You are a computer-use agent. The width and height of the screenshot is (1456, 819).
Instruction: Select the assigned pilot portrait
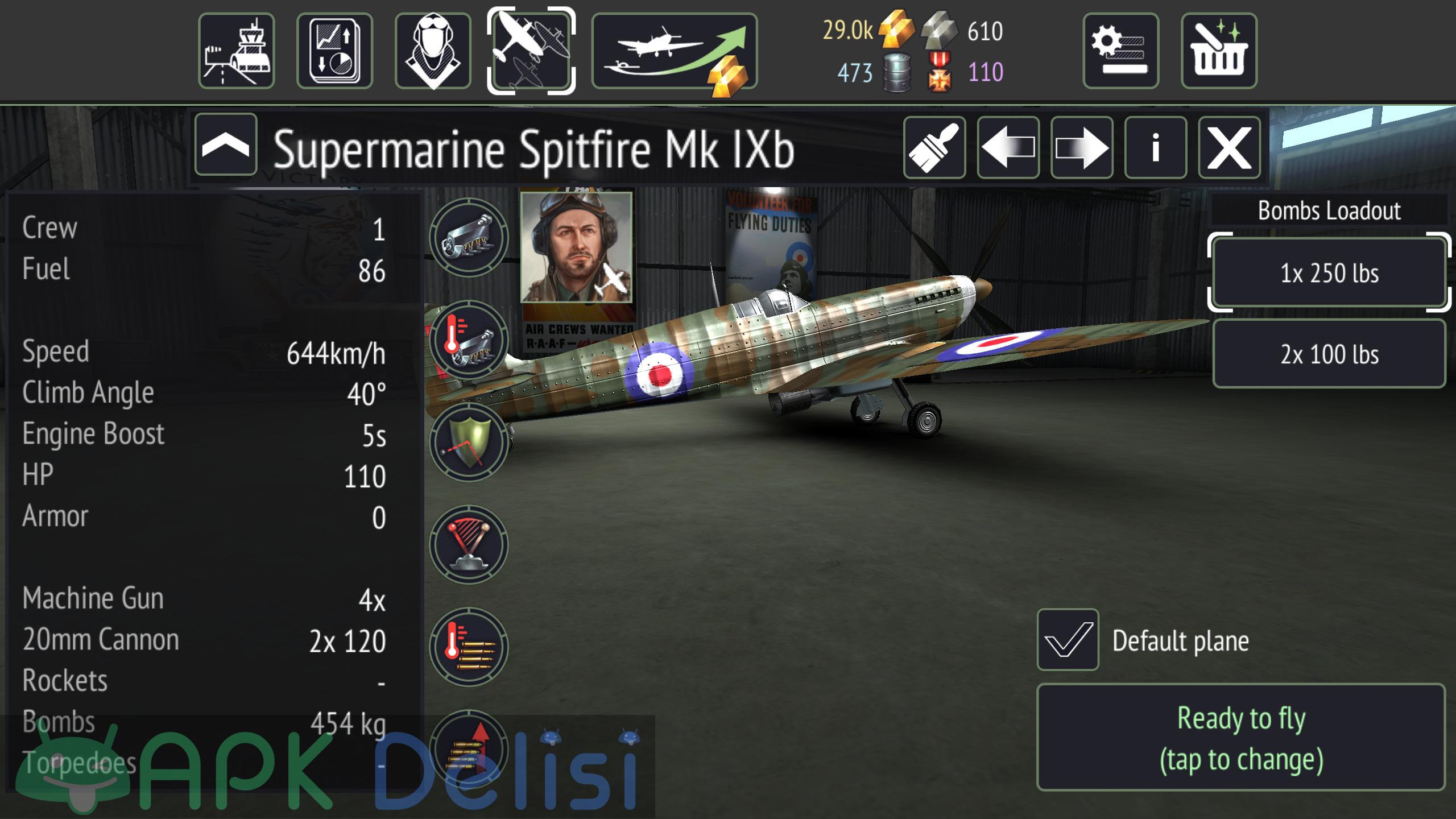pos(576,247)
